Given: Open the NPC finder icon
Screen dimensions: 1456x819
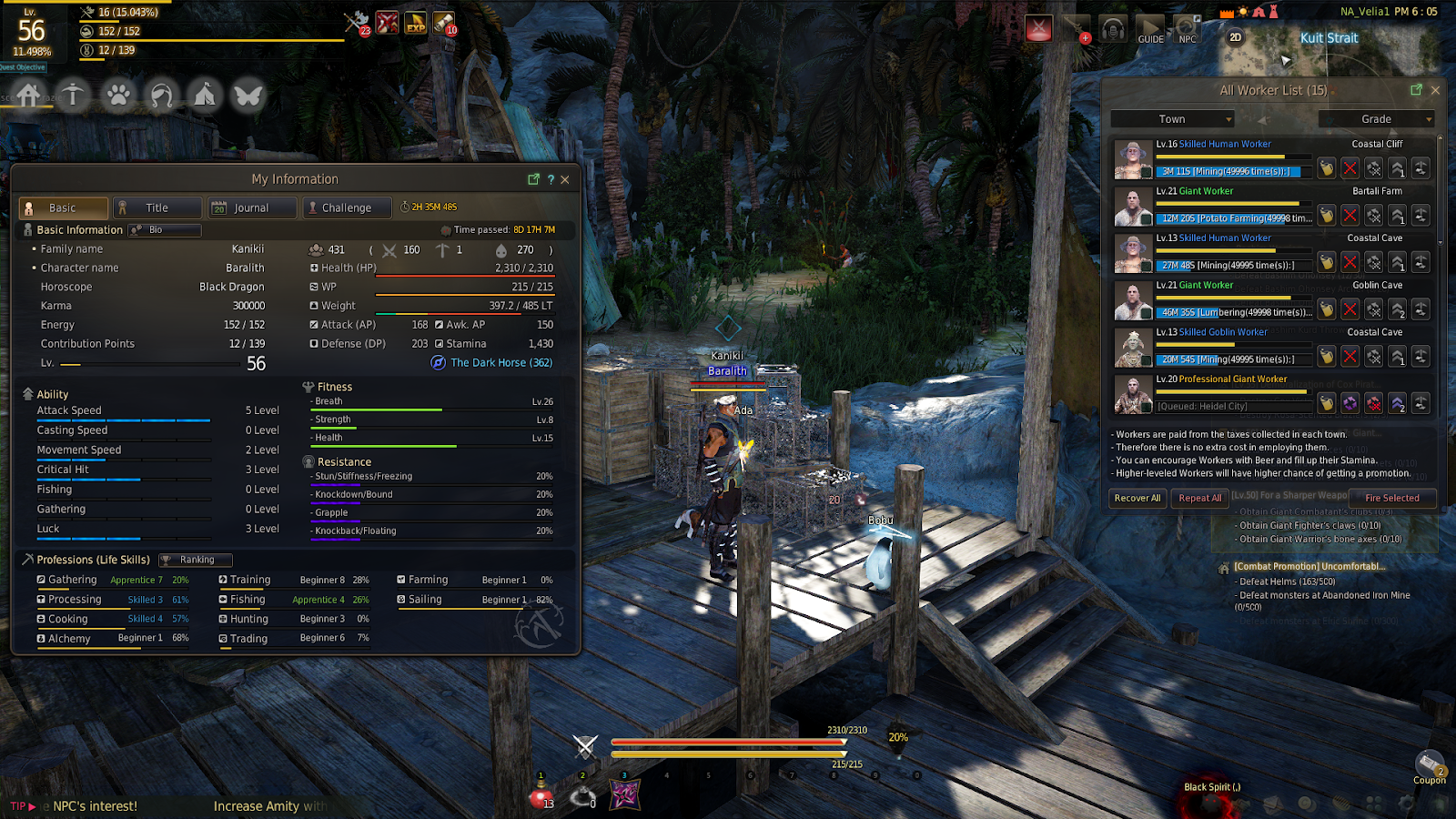Looking at the screenshot, I should pyautogui.click(x=1187, y=29).
